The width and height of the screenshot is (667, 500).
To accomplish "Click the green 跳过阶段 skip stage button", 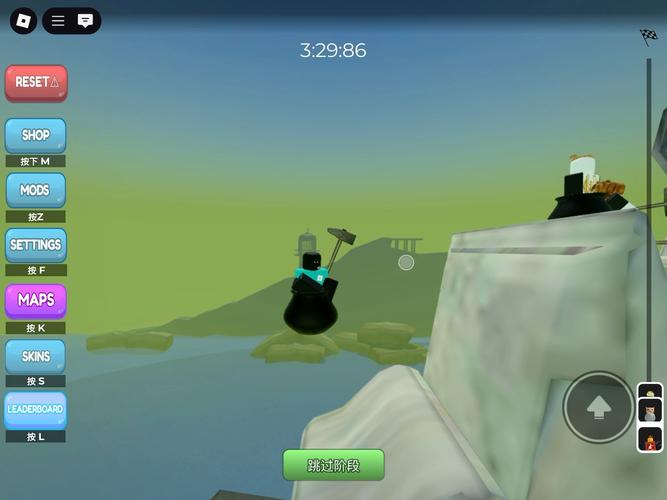I will (333, 465).
